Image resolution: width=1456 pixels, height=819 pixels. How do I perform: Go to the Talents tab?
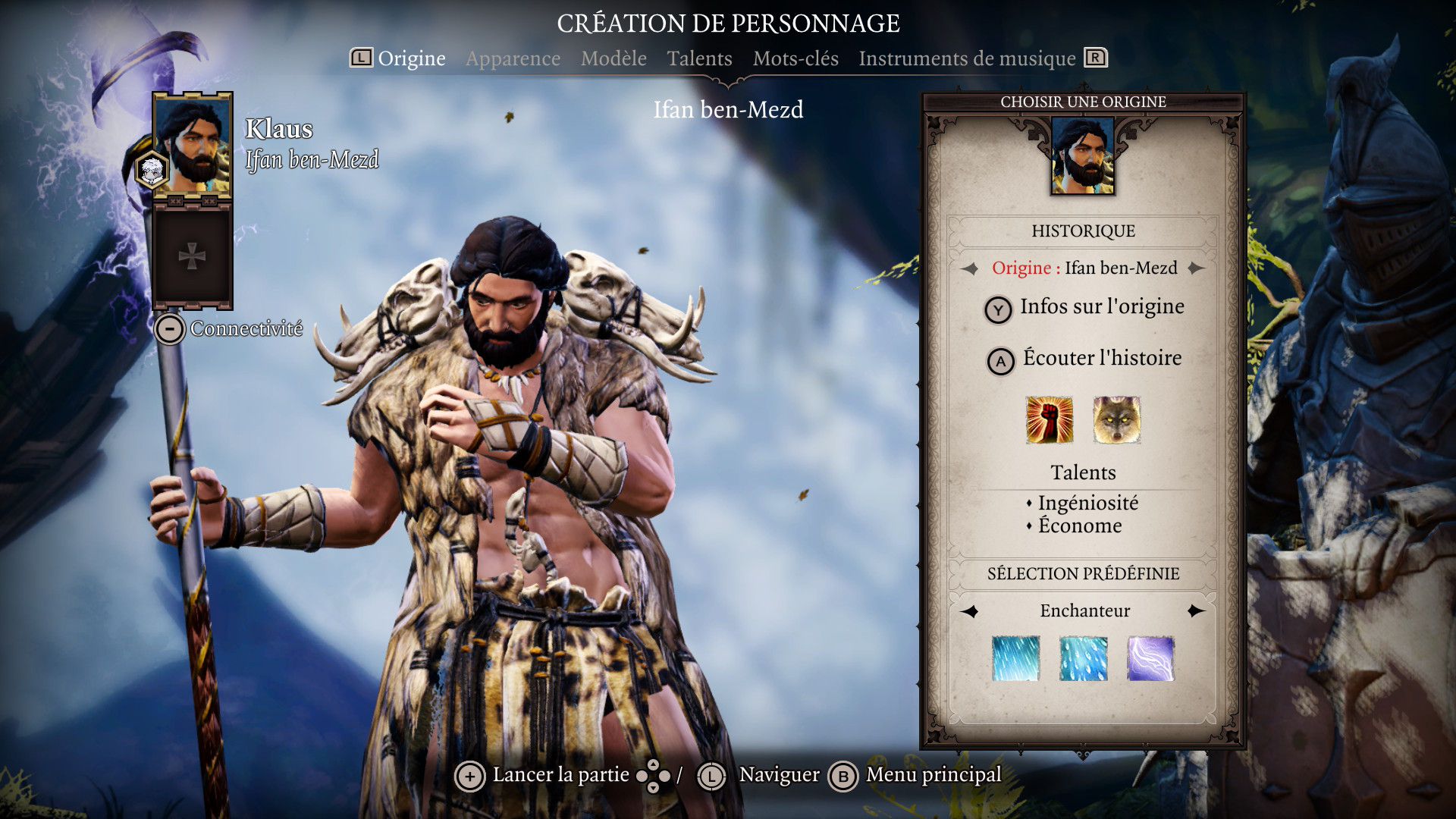point(699,58)
